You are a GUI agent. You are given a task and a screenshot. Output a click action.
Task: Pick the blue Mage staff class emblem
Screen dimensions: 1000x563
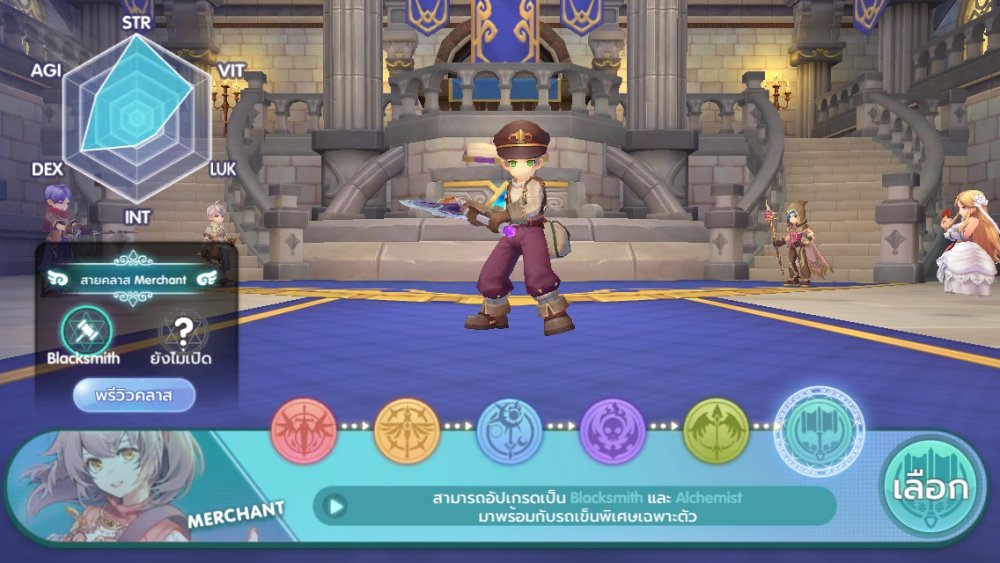[510, 431]
